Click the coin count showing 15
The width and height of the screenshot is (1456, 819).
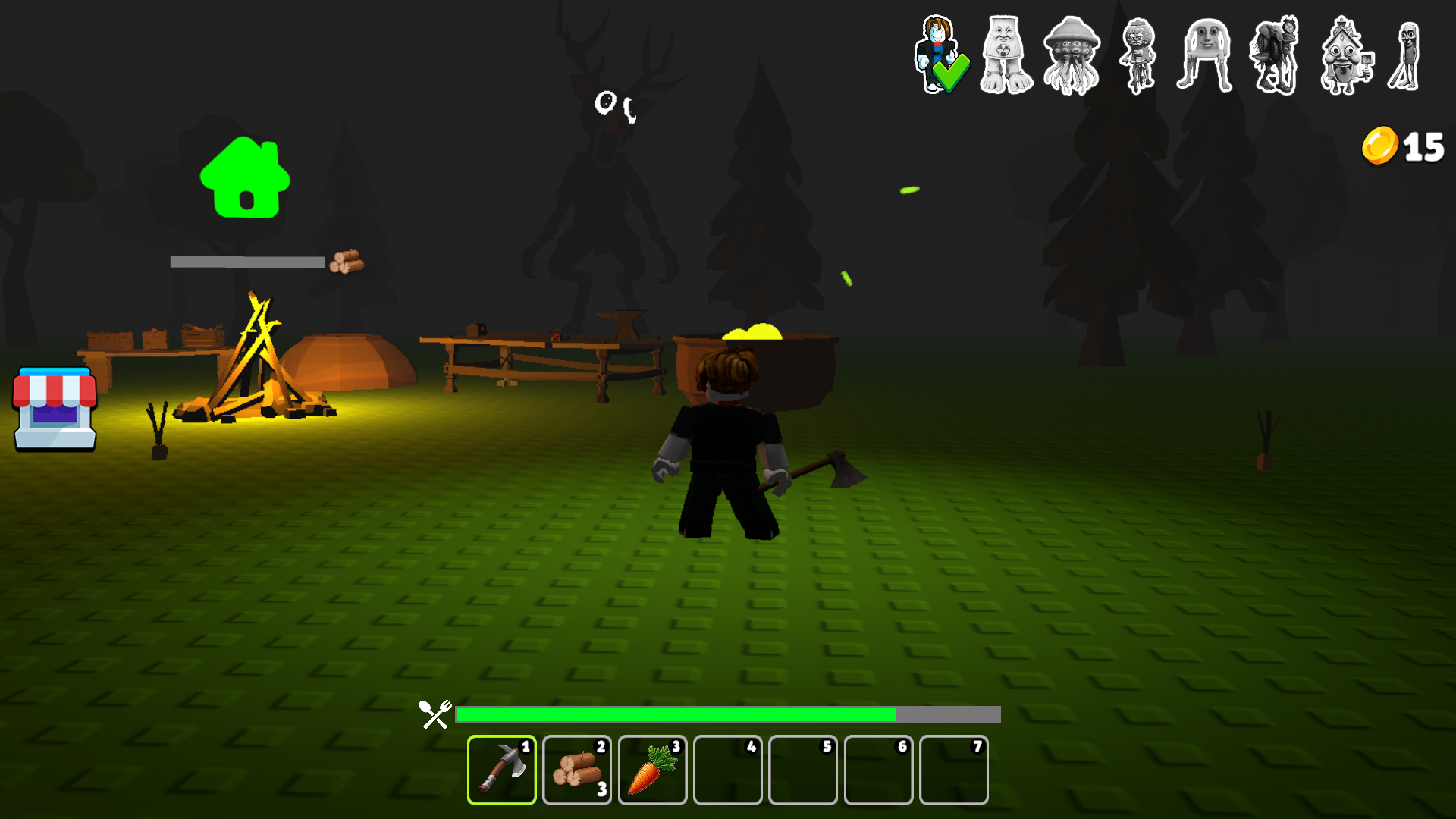tap(1425, 147)
